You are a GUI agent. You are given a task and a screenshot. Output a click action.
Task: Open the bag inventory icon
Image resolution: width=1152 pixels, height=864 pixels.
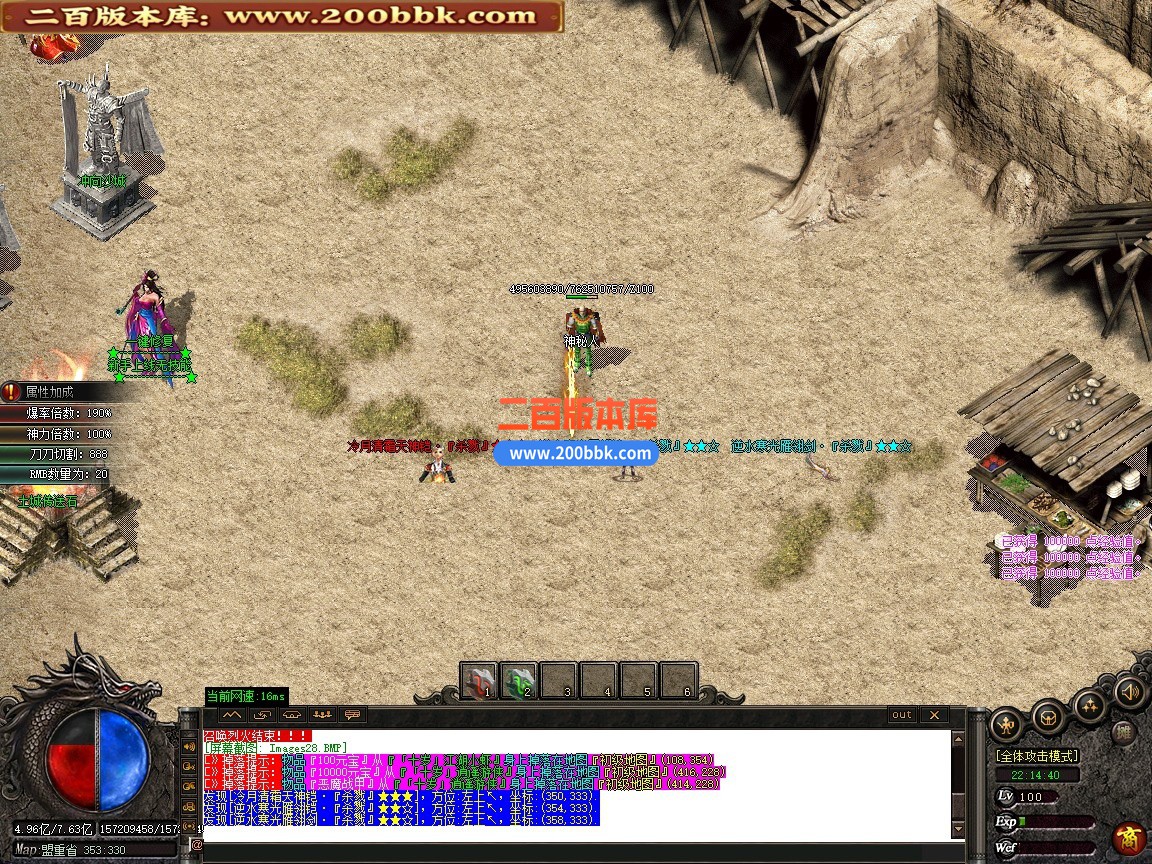[x=1048, y=717]
